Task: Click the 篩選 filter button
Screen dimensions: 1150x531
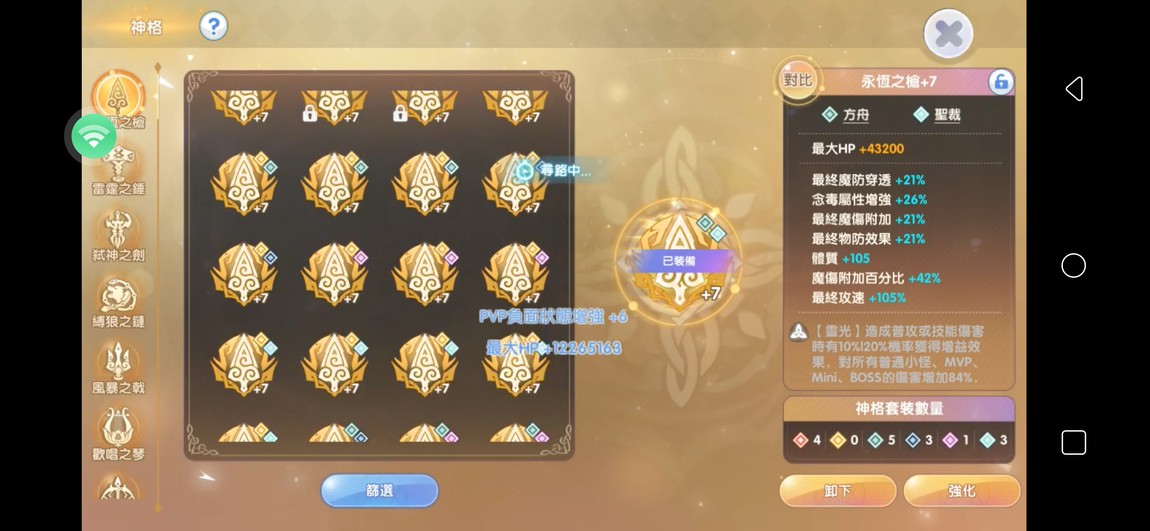Action: 379,490
